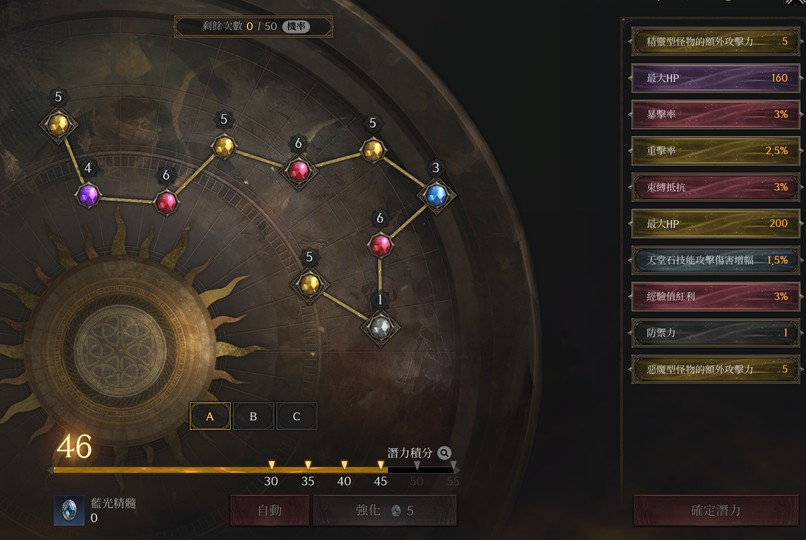
Task: Open the 機率 probability info button
Action: click(295, 26)
